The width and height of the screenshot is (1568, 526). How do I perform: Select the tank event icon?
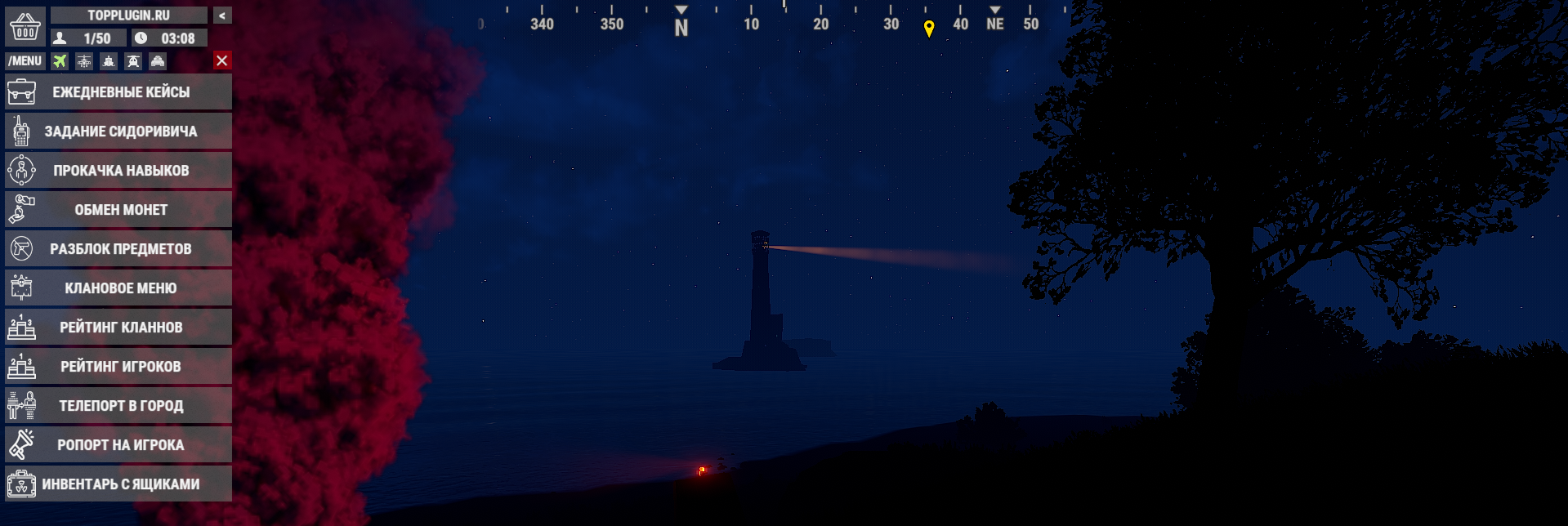pos(158,61)
